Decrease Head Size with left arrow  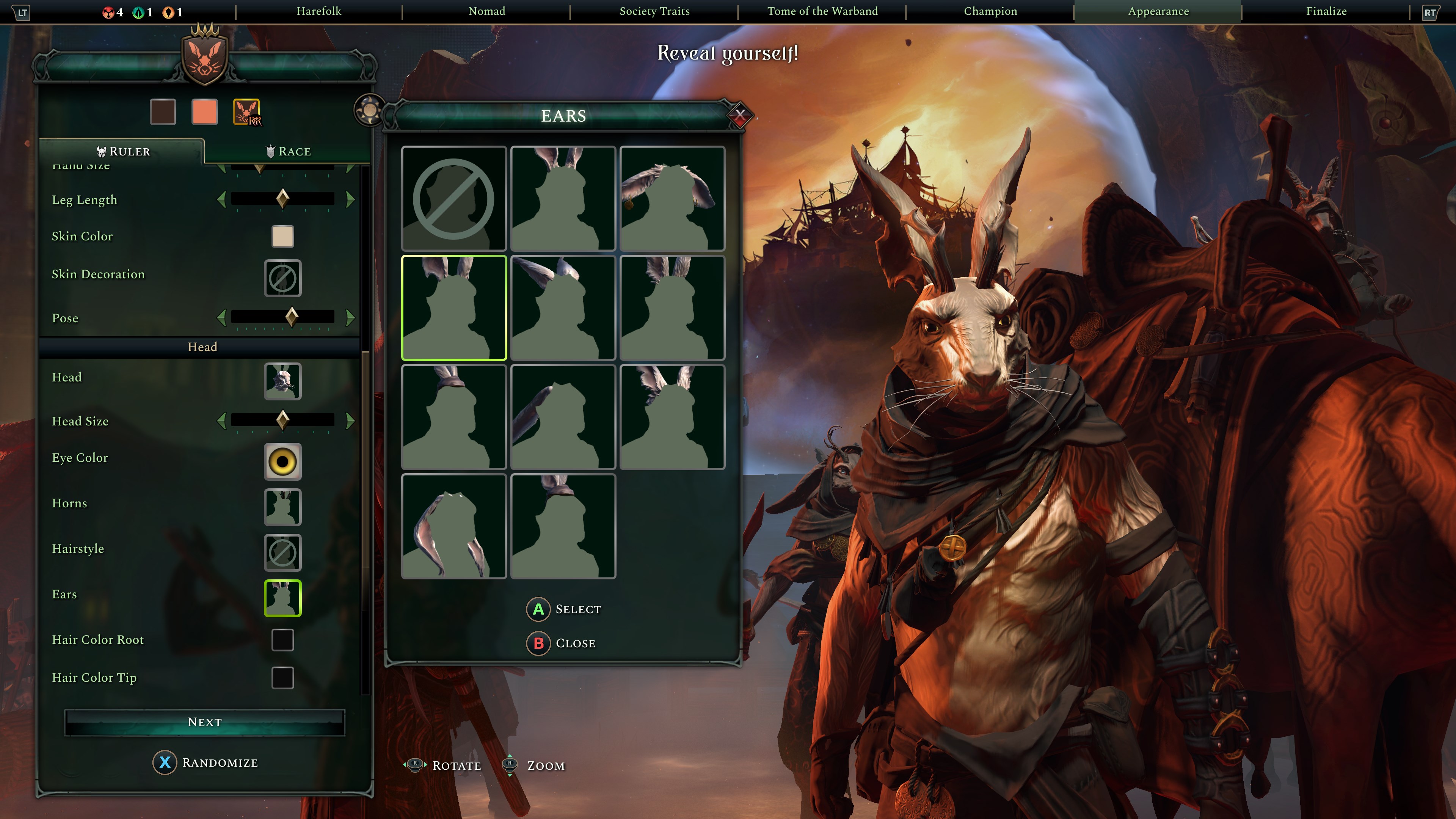[x=221, y=420]
